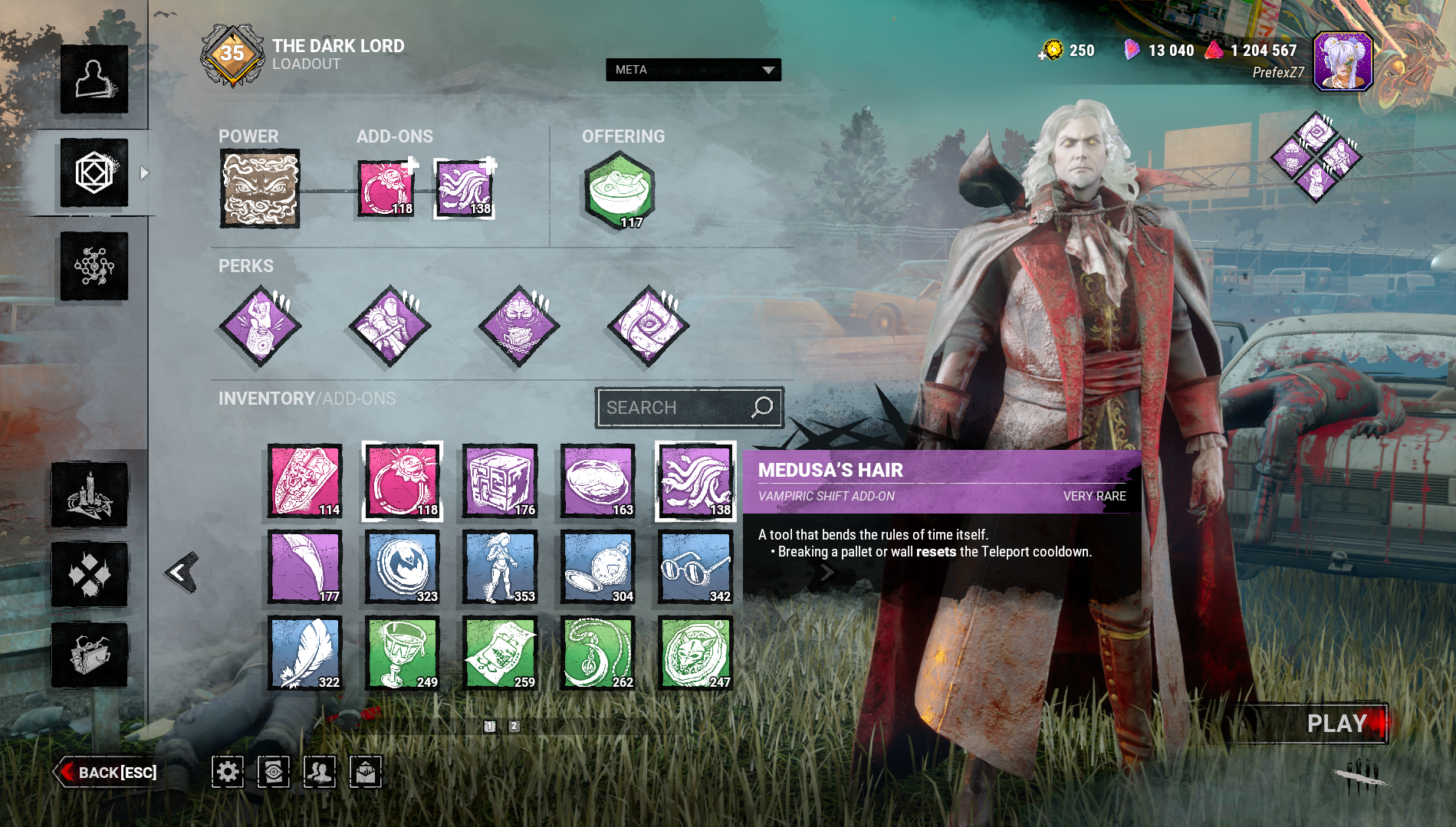This screenshot has width=1456, height=827.
Task: Click the left arrow beside the inventory
Action: [x=182, y=572]
